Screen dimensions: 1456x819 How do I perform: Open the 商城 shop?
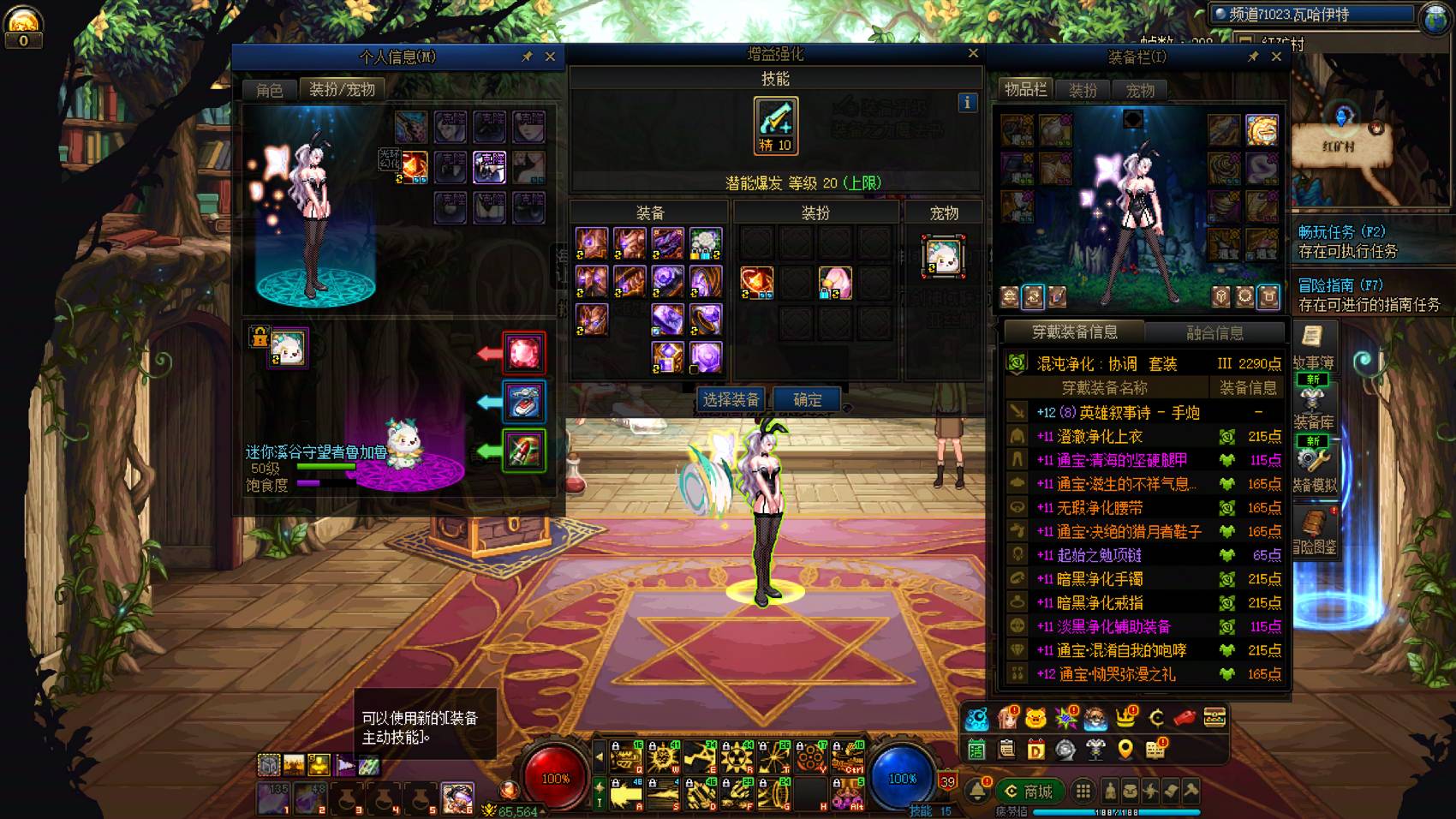point(1029,792)
